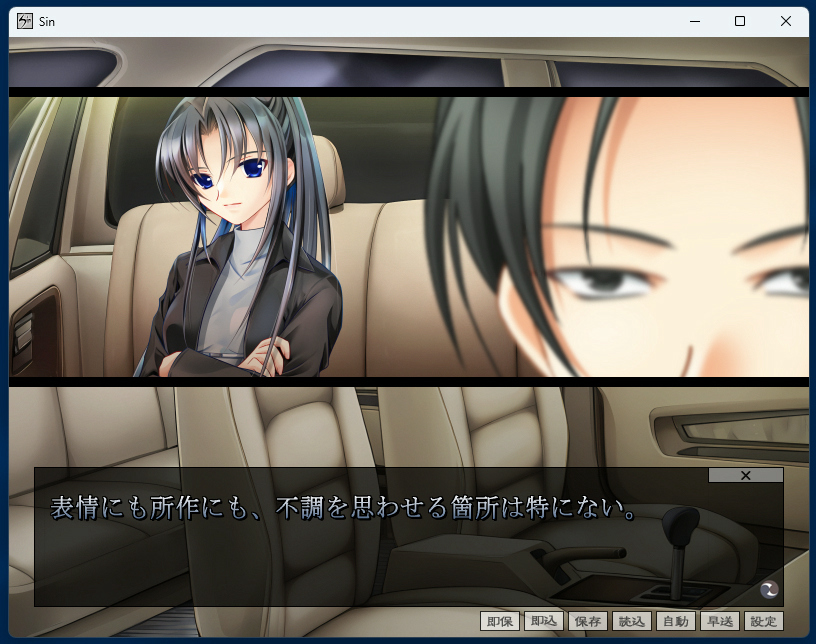Open the 読込 load menu
This screenshot has width=816, height=644.
(x=632, y=621)
